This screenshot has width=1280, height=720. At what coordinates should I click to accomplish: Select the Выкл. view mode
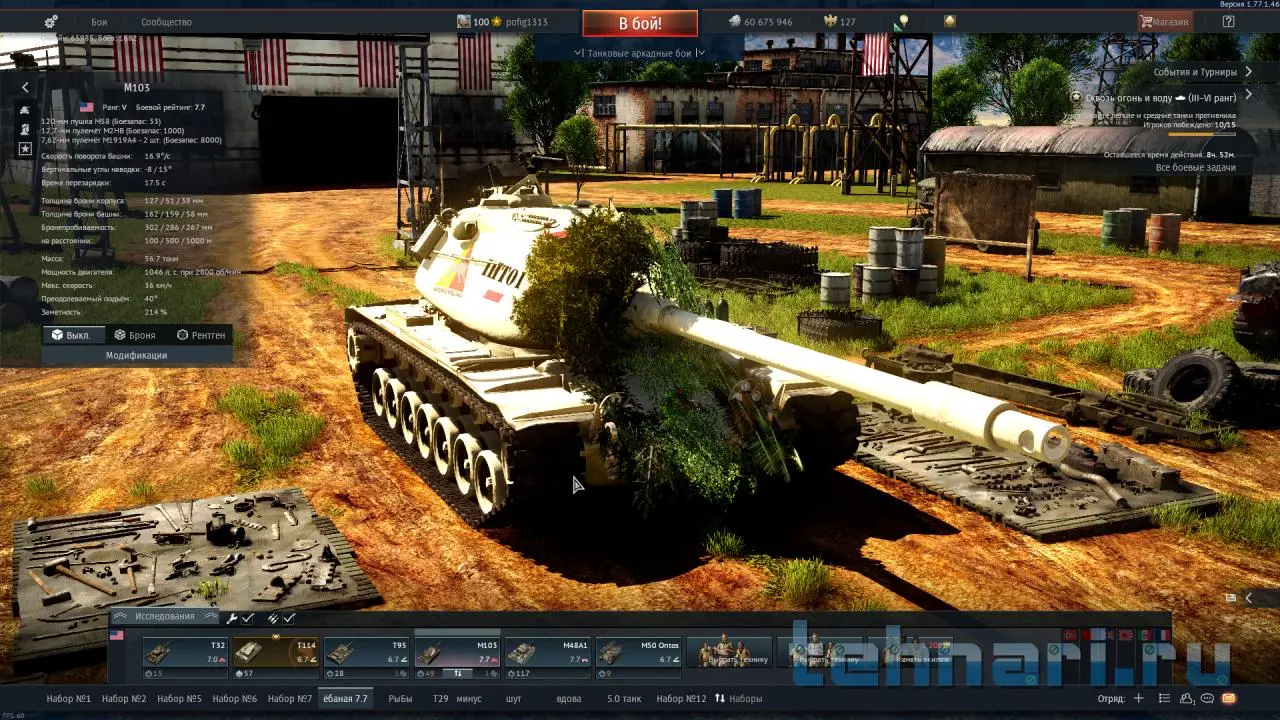pos(72,335)
